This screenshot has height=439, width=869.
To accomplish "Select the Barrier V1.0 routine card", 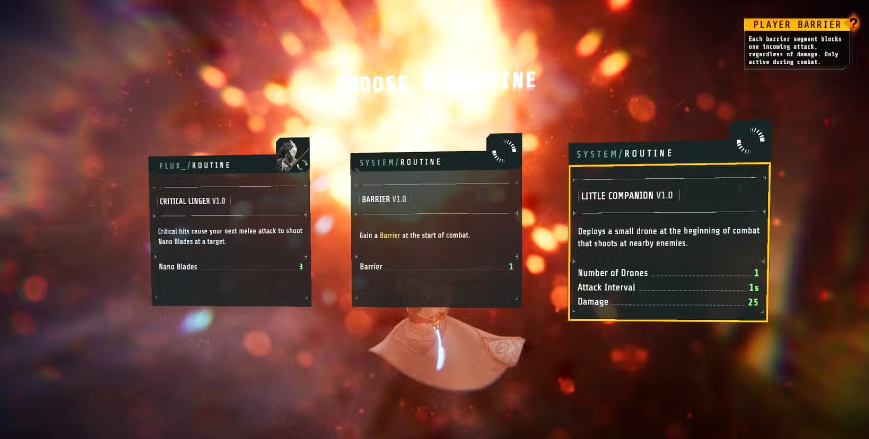I will tap(435, 235).
